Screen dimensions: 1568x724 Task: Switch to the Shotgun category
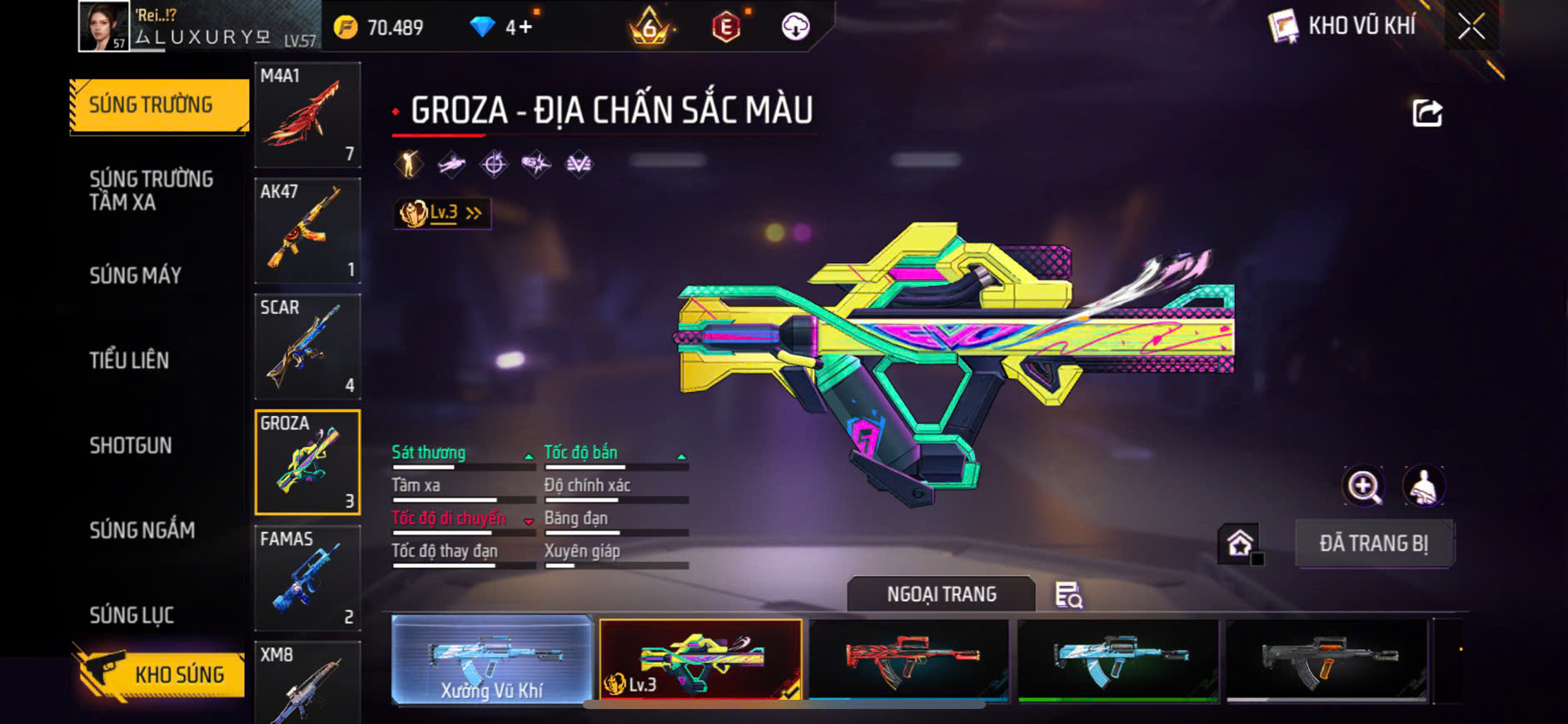tap(131, 445)
